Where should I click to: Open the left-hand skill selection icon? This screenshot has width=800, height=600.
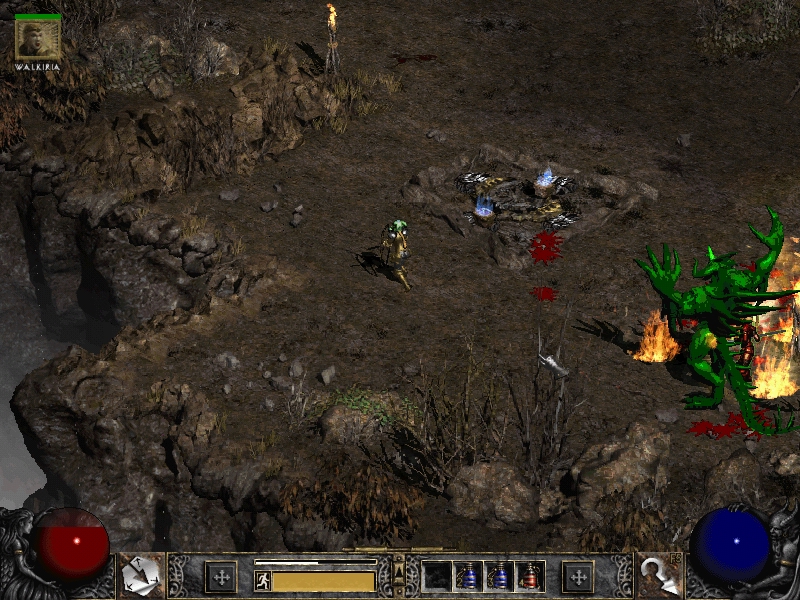coord(141,575)
